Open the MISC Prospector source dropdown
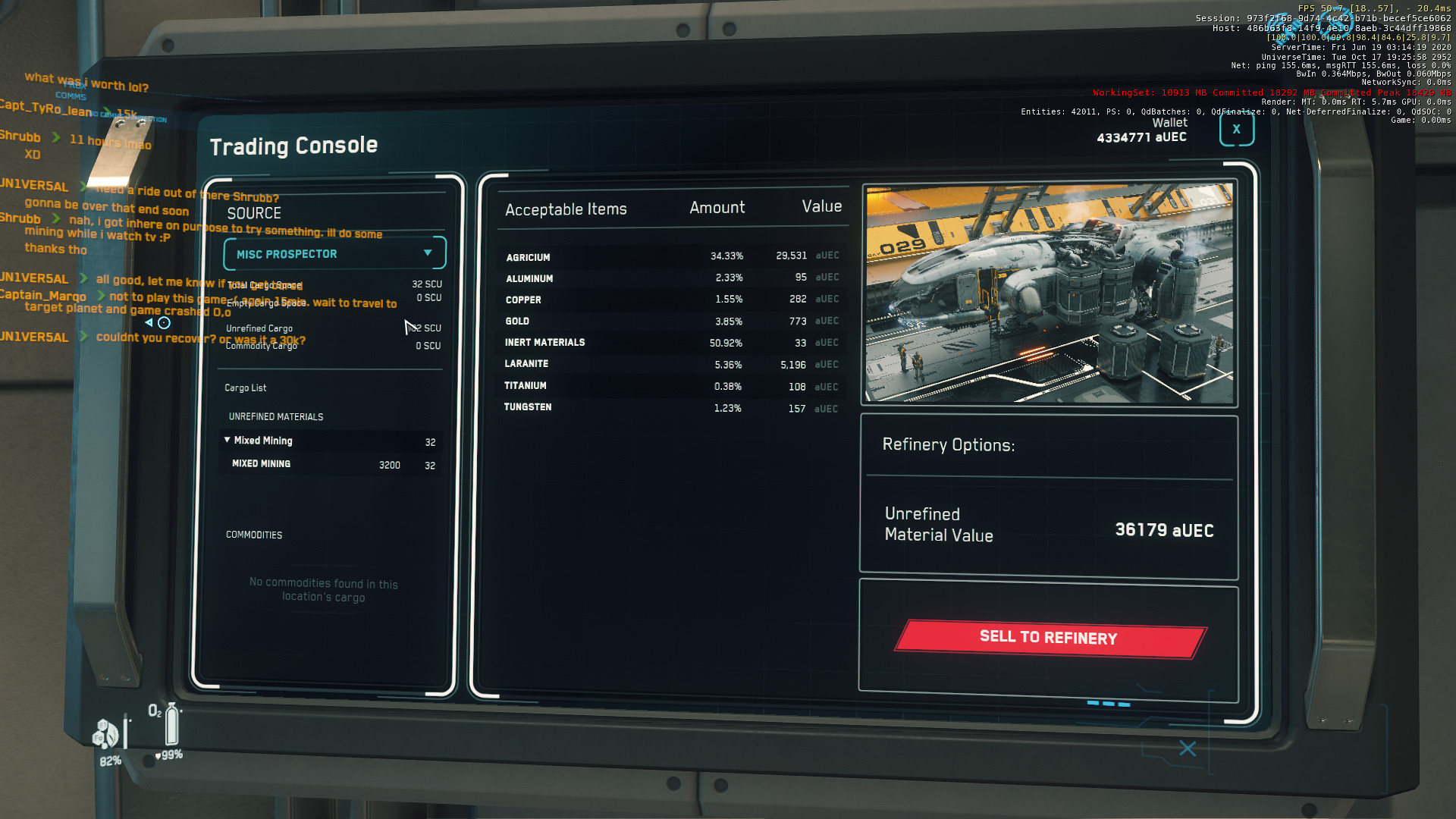1456x819 pixels. coord(334,254)
